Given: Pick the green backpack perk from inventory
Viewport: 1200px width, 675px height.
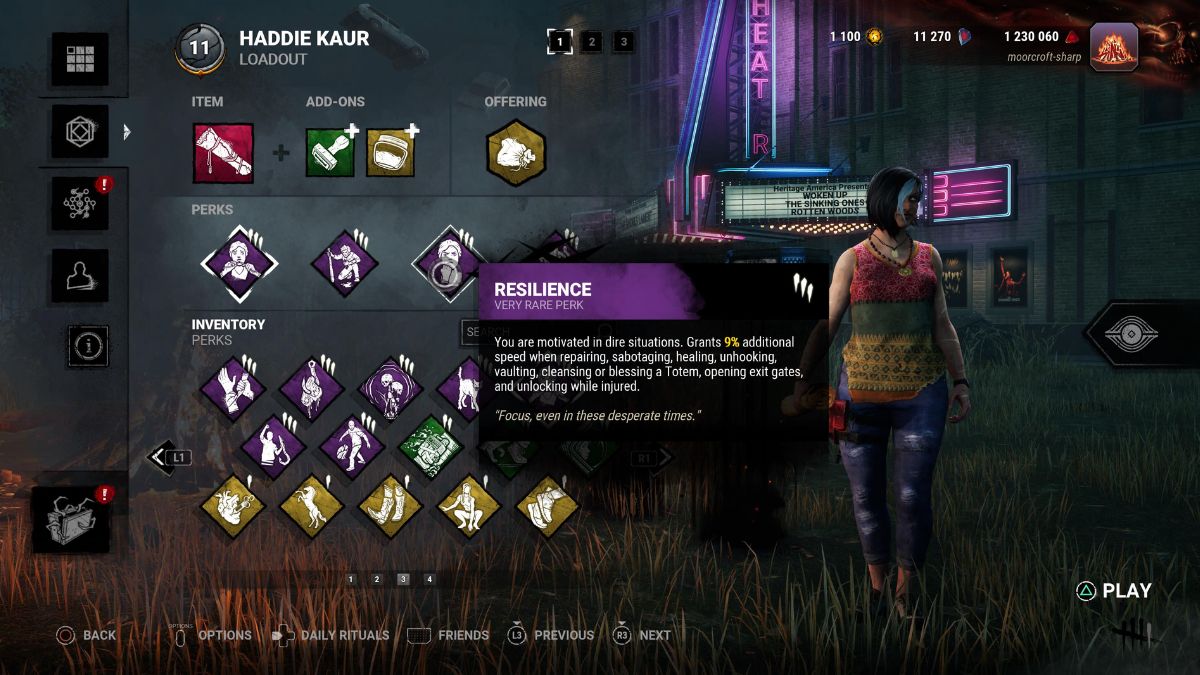Looking at the screenshot, I should pyautogui.click(x=430, y=447).
